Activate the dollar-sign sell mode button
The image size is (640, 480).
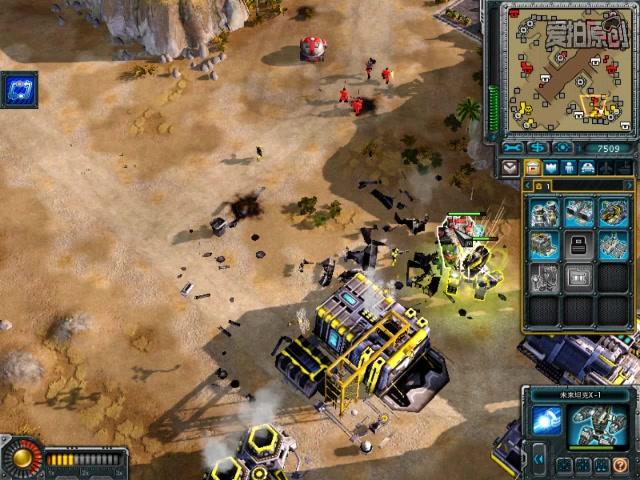pos(538,148)
